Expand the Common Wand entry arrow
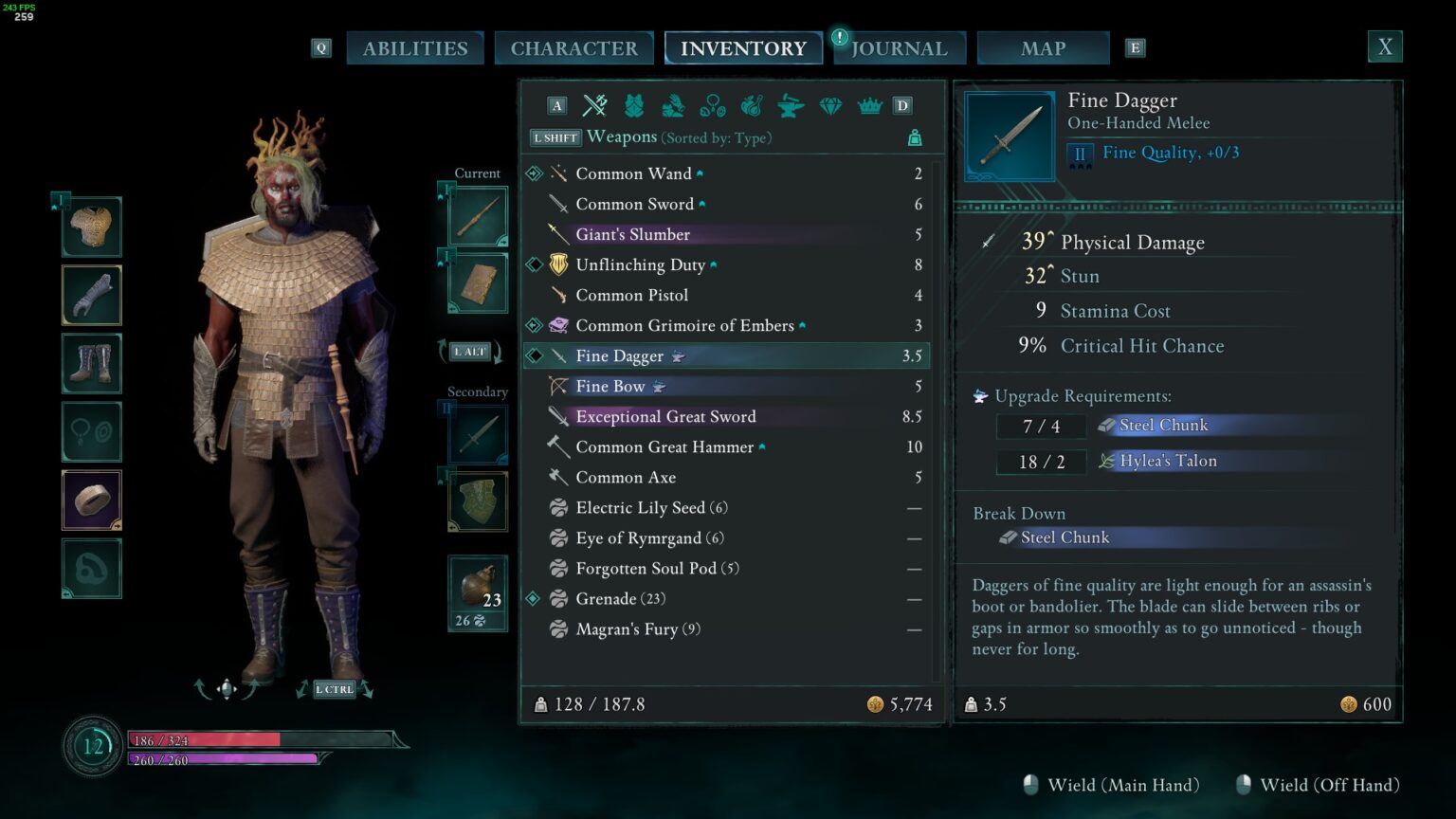 (x=699, y=172)
